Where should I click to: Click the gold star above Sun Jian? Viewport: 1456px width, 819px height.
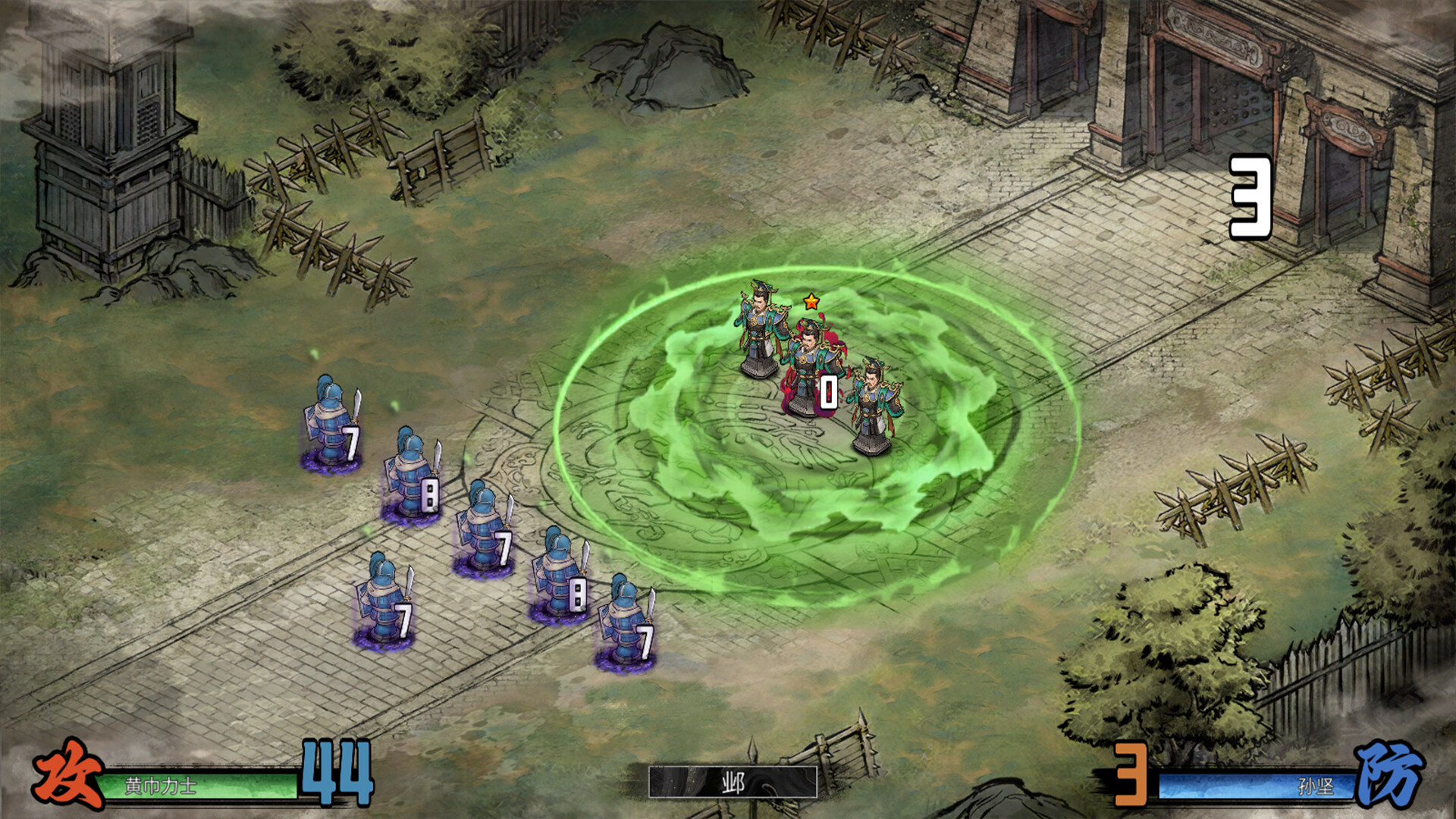tap(812, 300)
